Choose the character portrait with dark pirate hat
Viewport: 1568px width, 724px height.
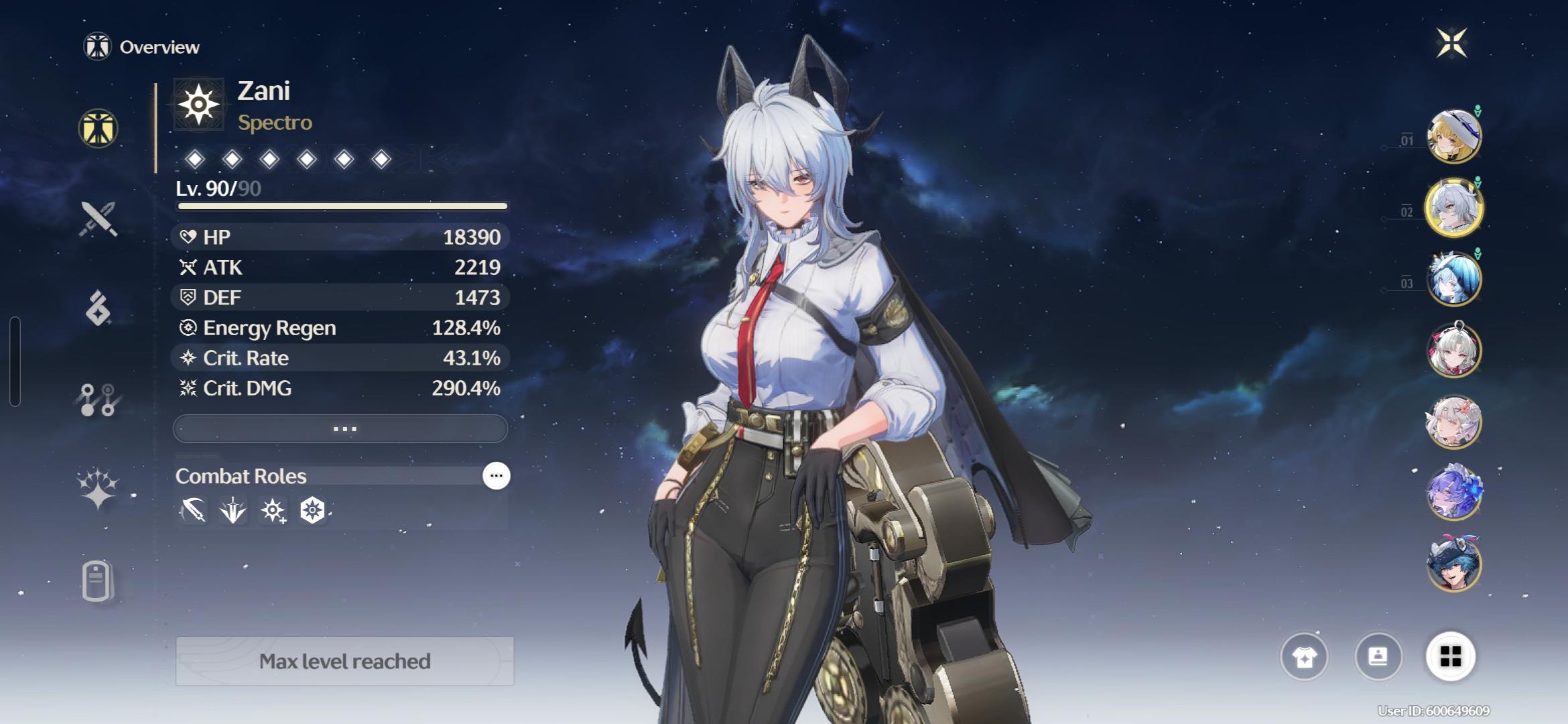(x=1453, y=564)
